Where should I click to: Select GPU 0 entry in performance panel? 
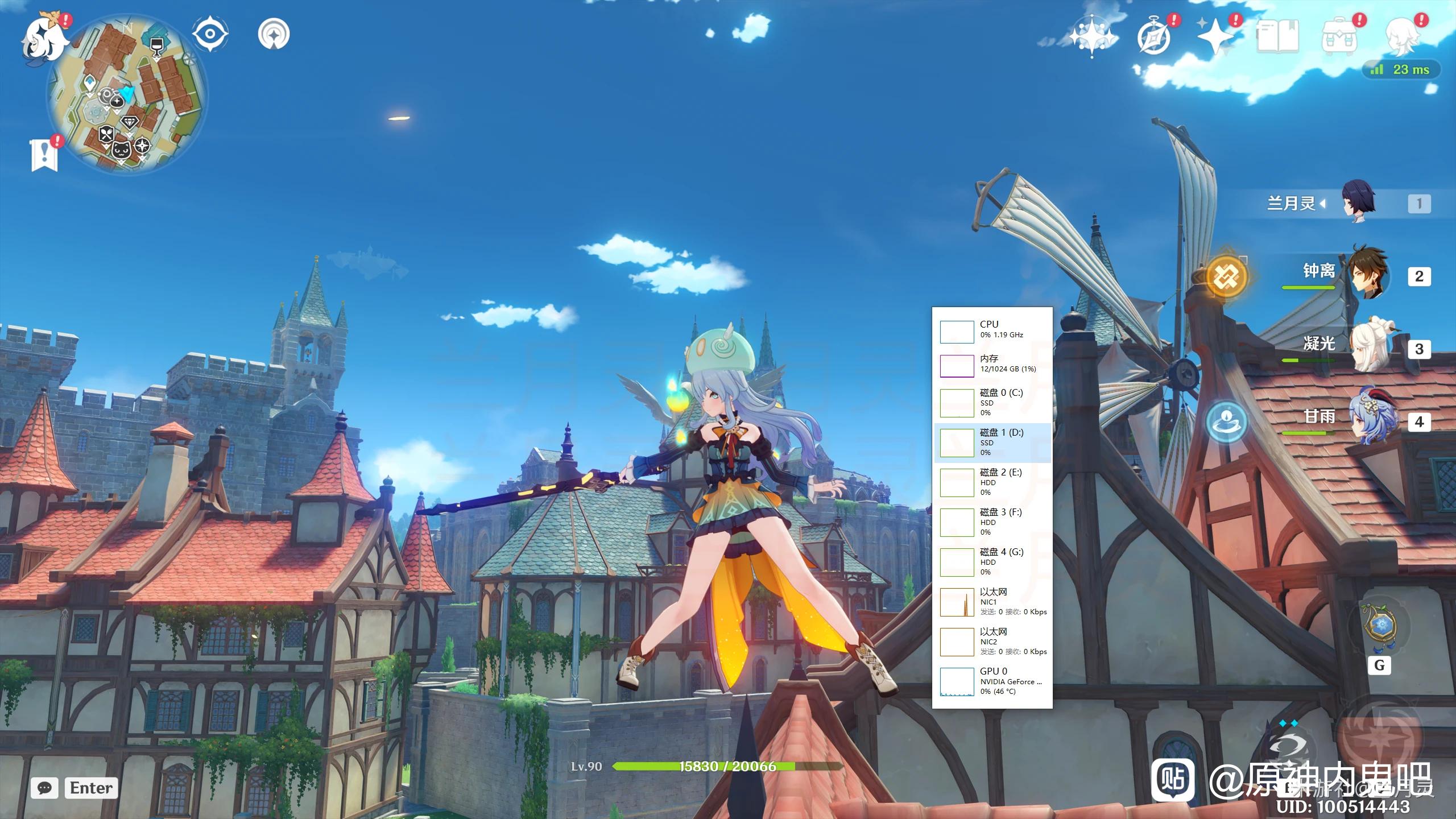992,681
